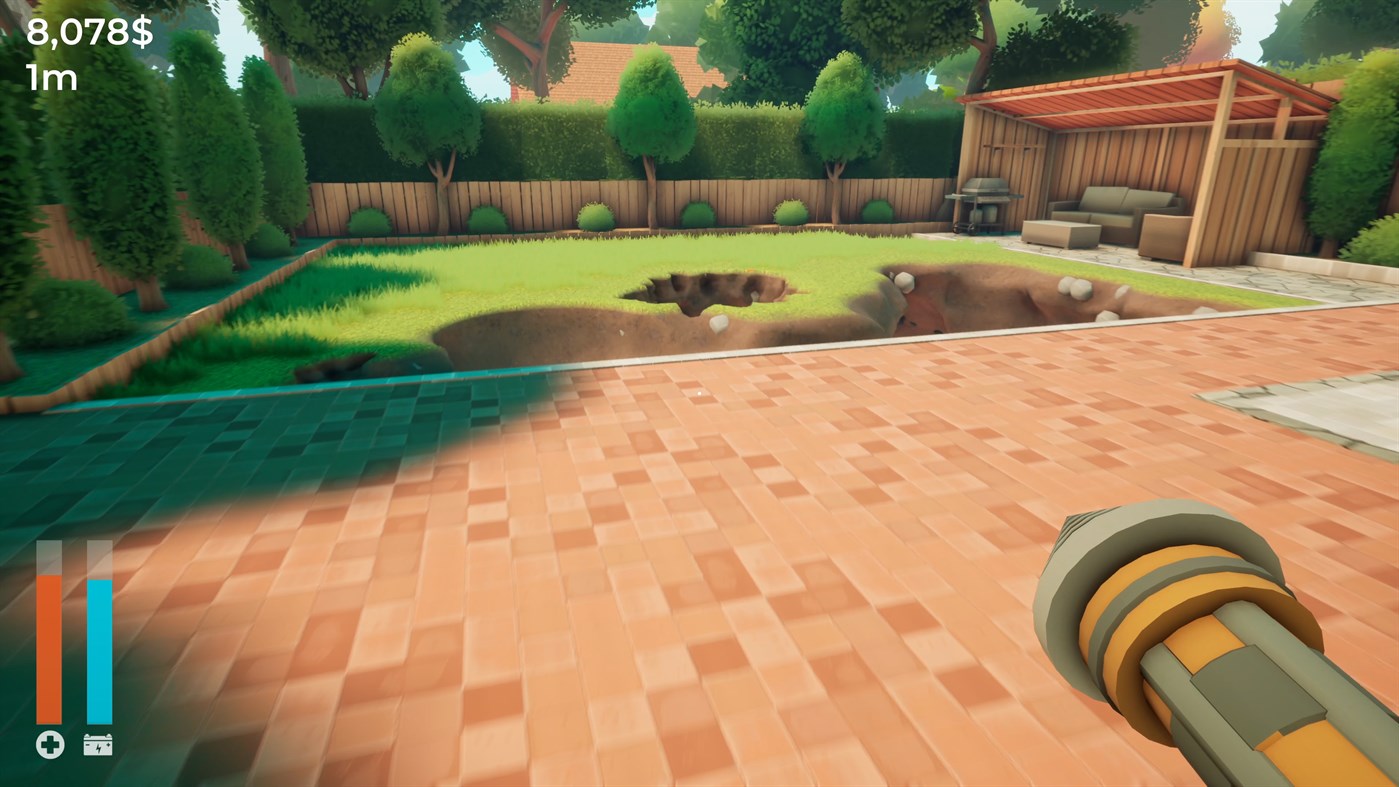The width and height of the screenshot is (1399, 787).
Task: Click the ottoman beside the couch
Action: tap(1065, 233)
